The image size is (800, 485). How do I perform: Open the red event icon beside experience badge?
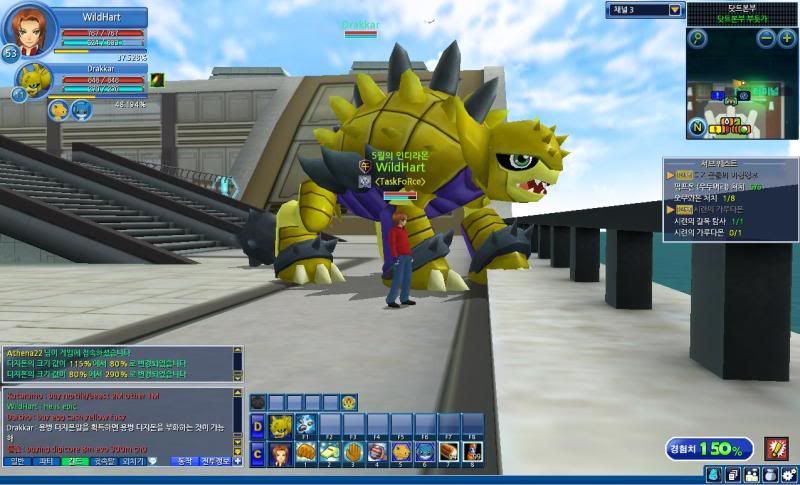[777, 449]
